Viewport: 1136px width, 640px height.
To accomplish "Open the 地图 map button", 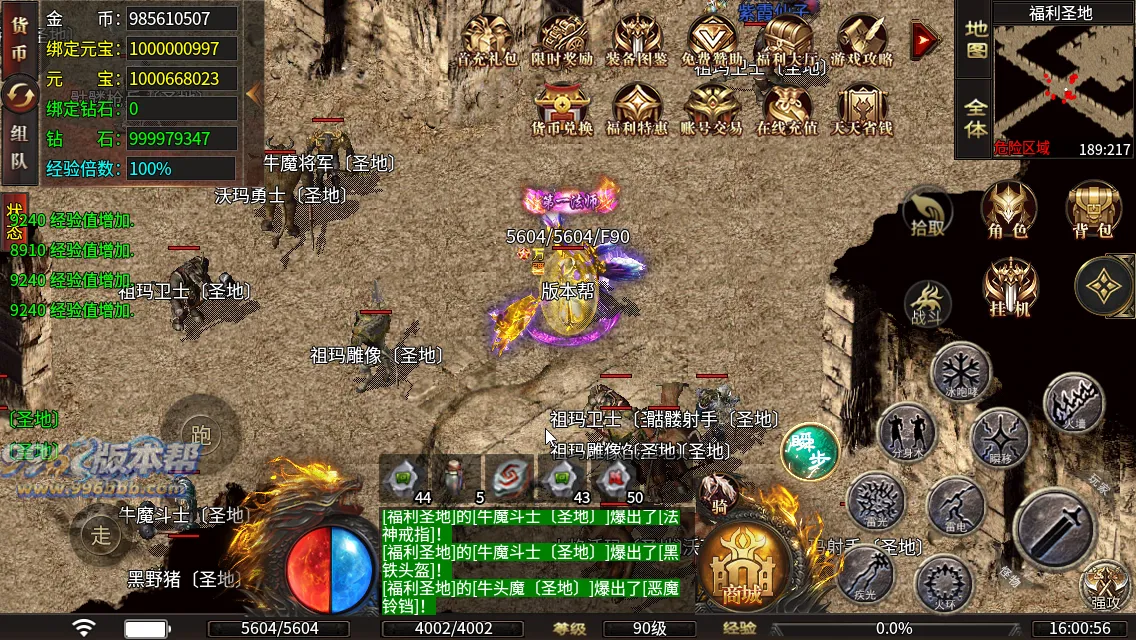I will (975, 39).
